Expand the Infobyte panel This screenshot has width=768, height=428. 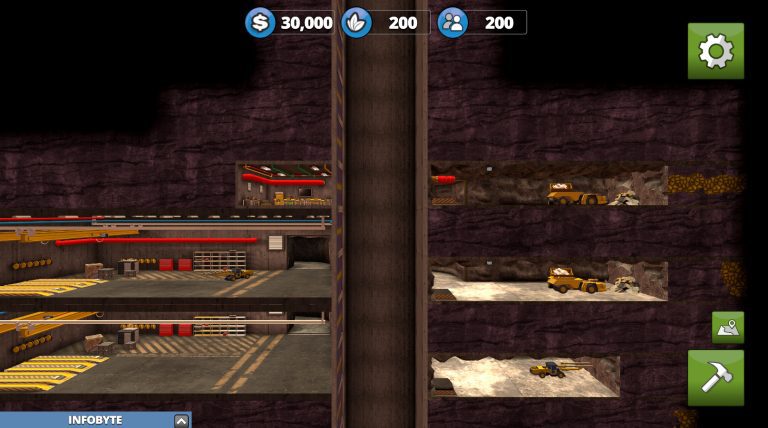(x=180, y=421)
